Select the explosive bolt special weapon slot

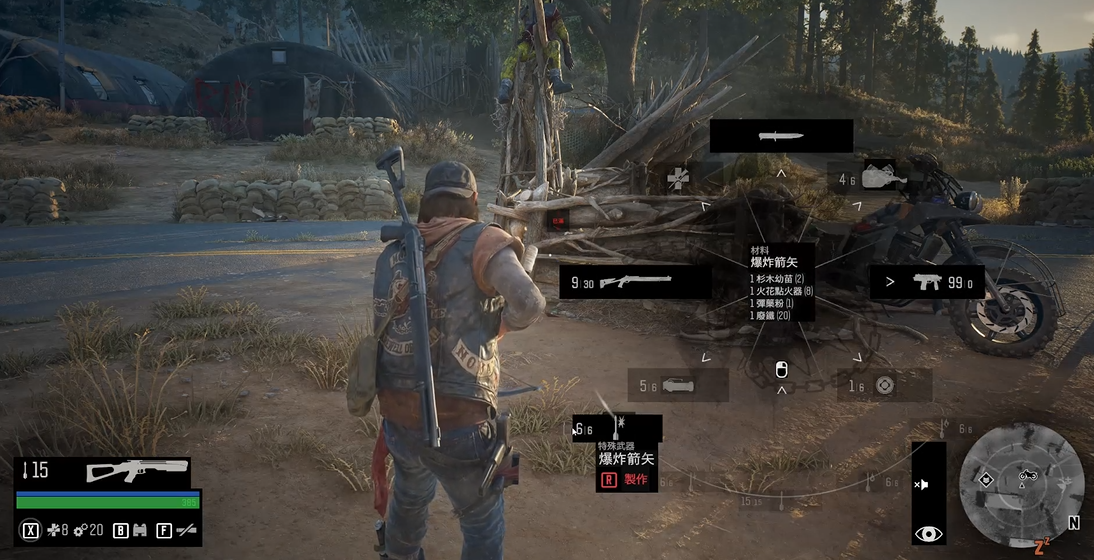(x=617, y=428)
